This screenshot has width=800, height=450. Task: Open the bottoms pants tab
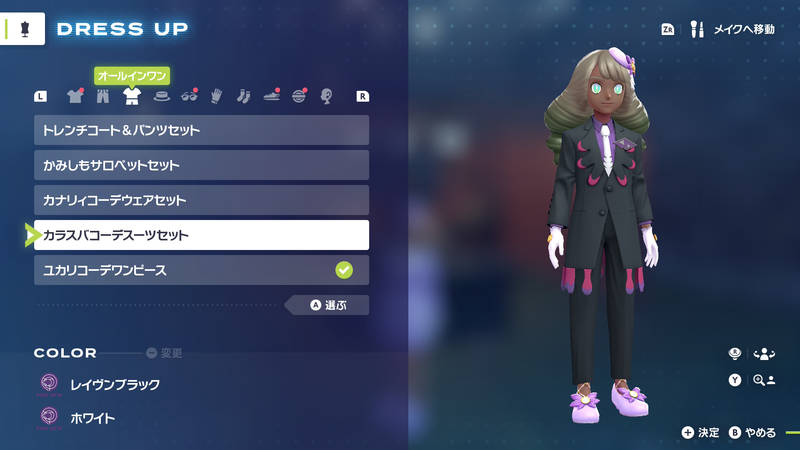tap(102, 97)
